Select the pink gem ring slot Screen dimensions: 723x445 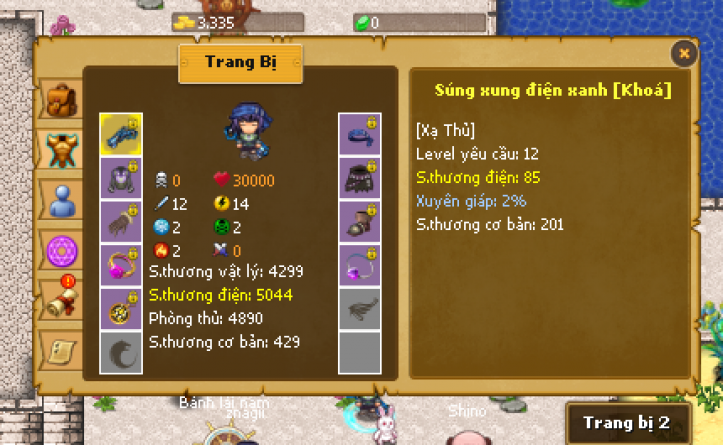121,266
